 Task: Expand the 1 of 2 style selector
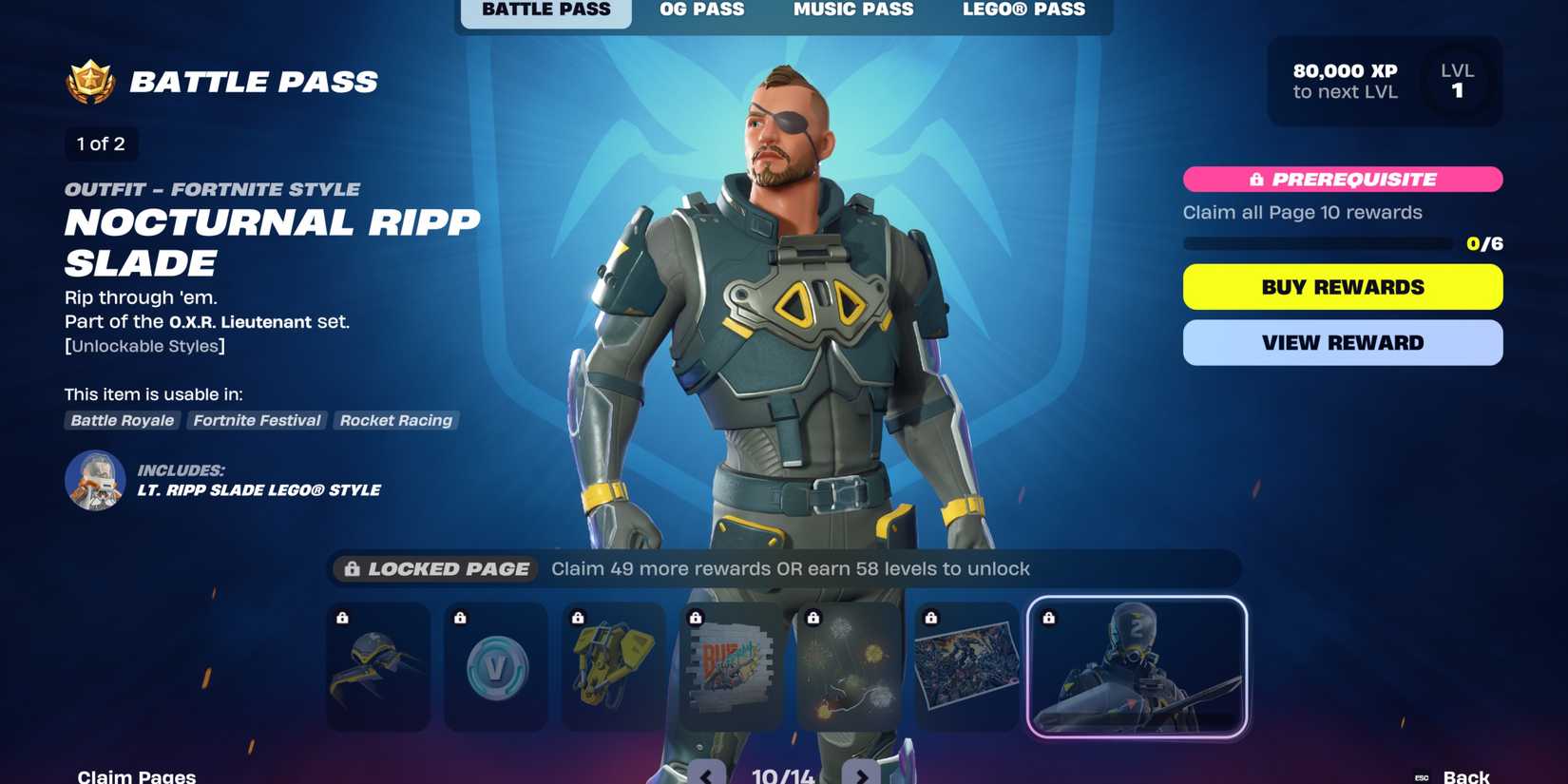click(100, 143)
